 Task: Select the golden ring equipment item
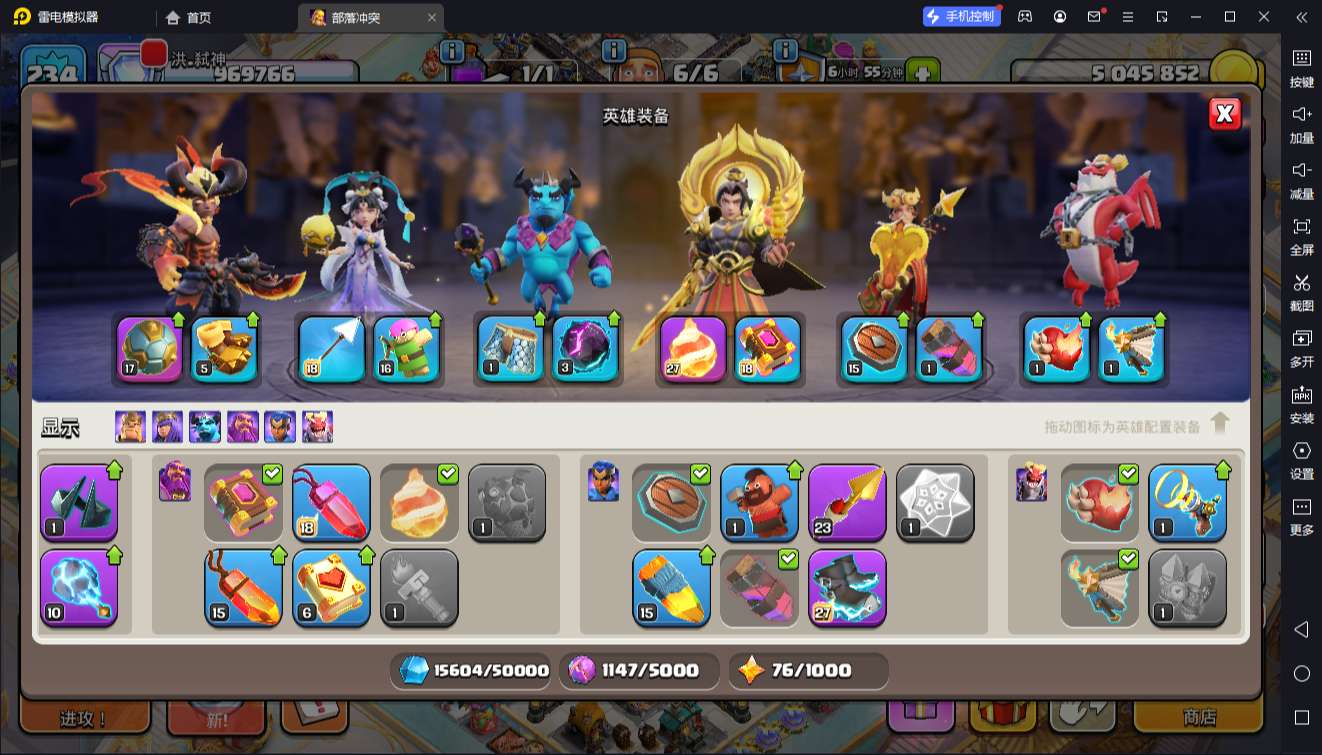[x=1187, y=502]
